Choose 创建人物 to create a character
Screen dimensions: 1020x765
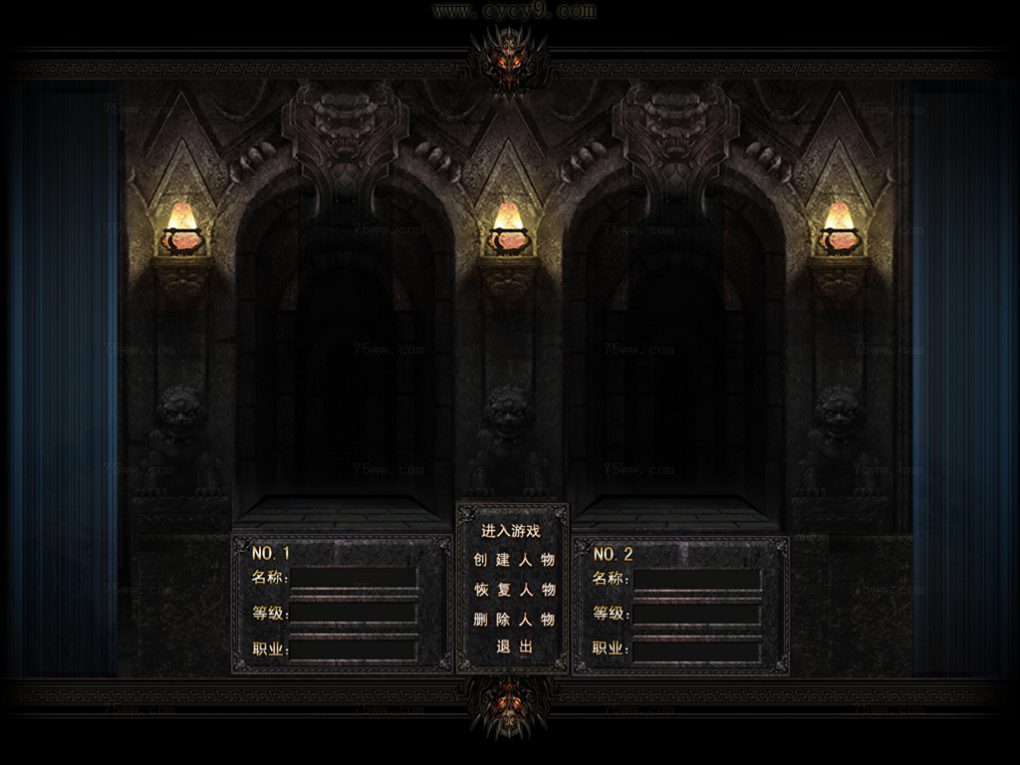[x=513, y=560]
